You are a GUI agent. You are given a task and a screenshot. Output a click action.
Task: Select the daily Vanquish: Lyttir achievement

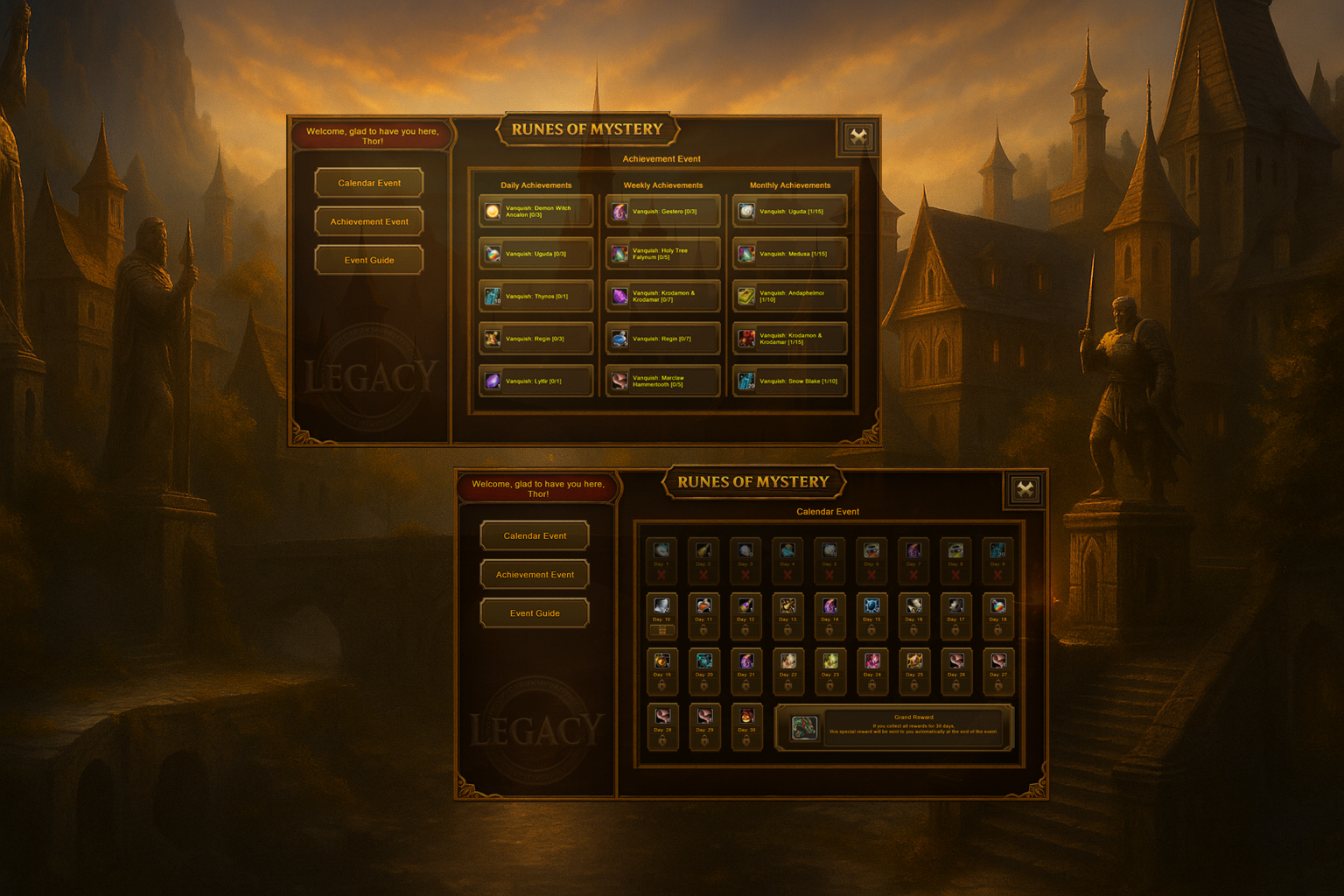pos(536,381)
